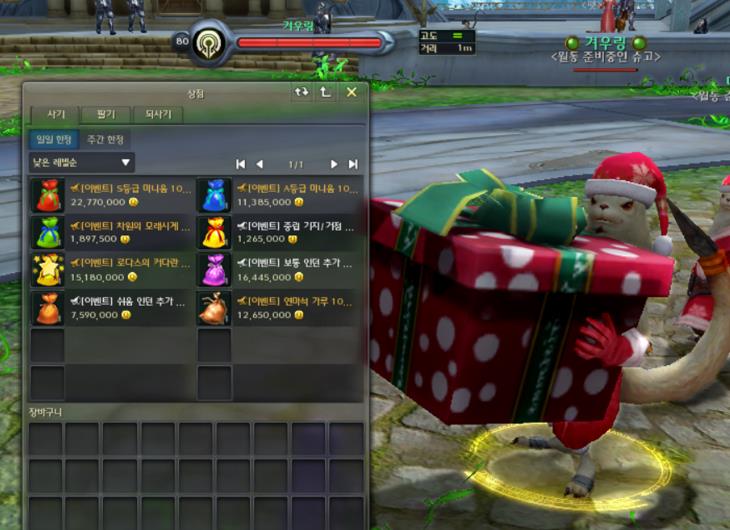The image size is (730, 530).
Task: Pick the 차원의 모래시계 green pouch
Action: (48, 232)
